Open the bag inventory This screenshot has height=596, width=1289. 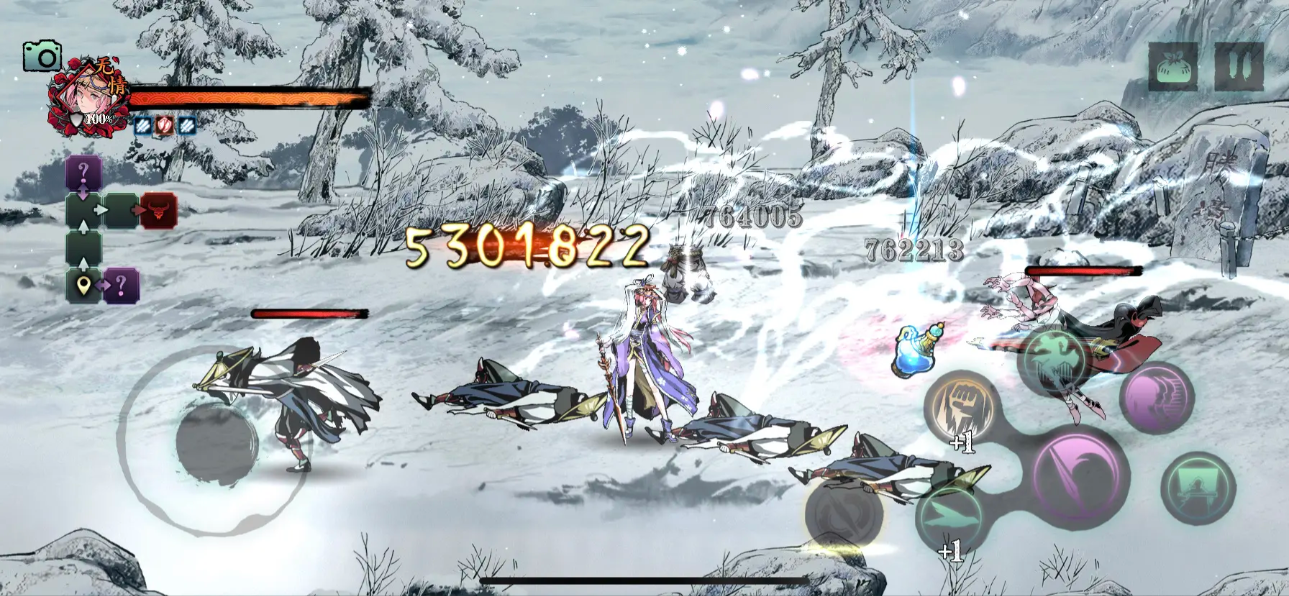coord(1173,67)
